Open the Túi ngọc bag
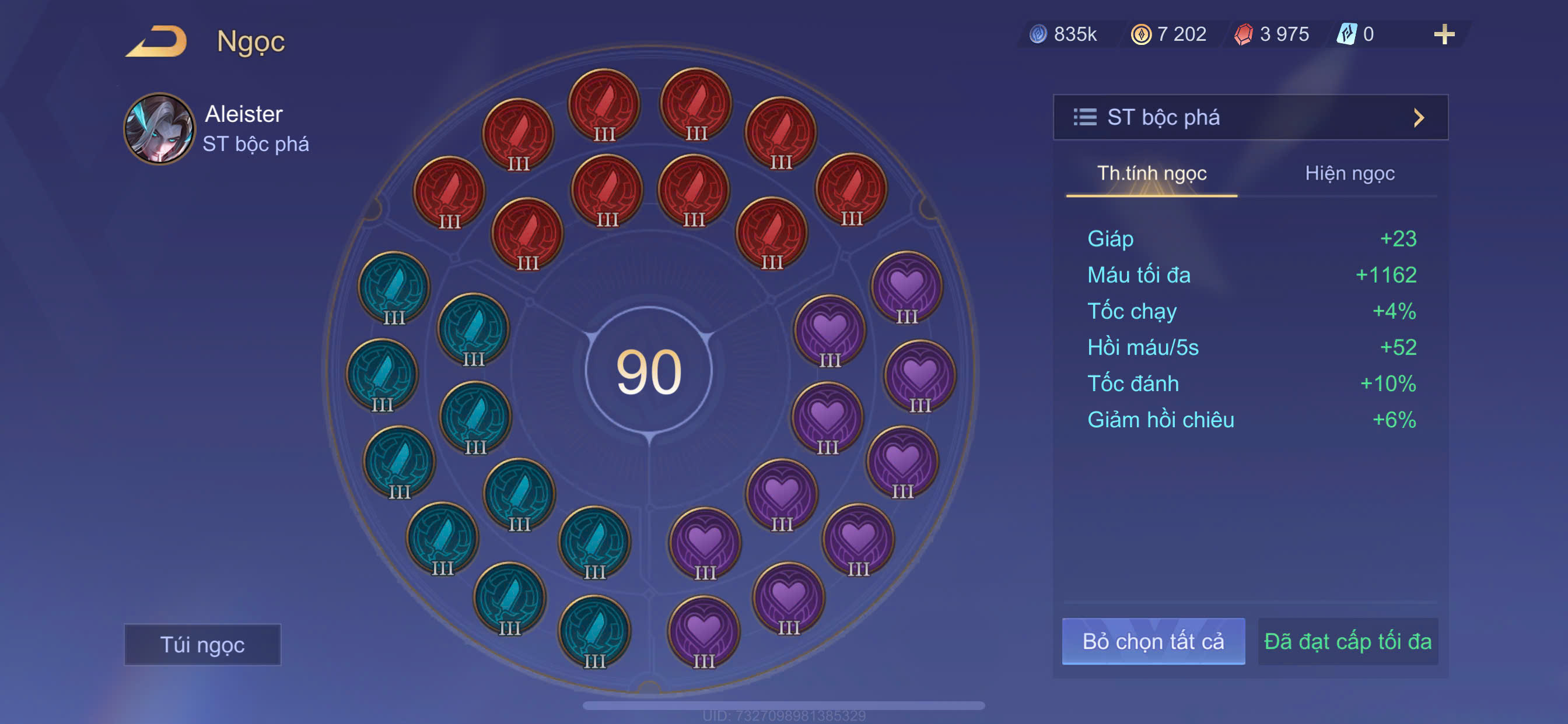The width and height of the screenshot is (1568, 724). coord(202,644)
